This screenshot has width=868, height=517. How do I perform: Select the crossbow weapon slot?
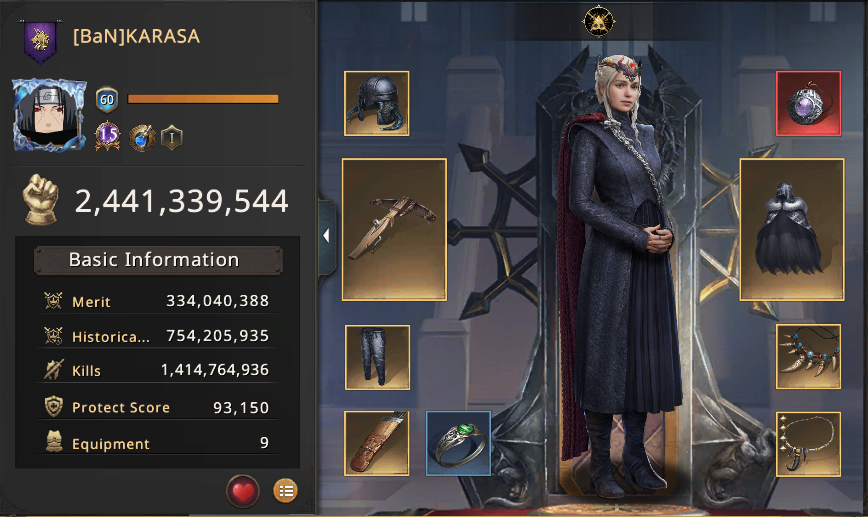pyautogui.click(x=394, y=229)
